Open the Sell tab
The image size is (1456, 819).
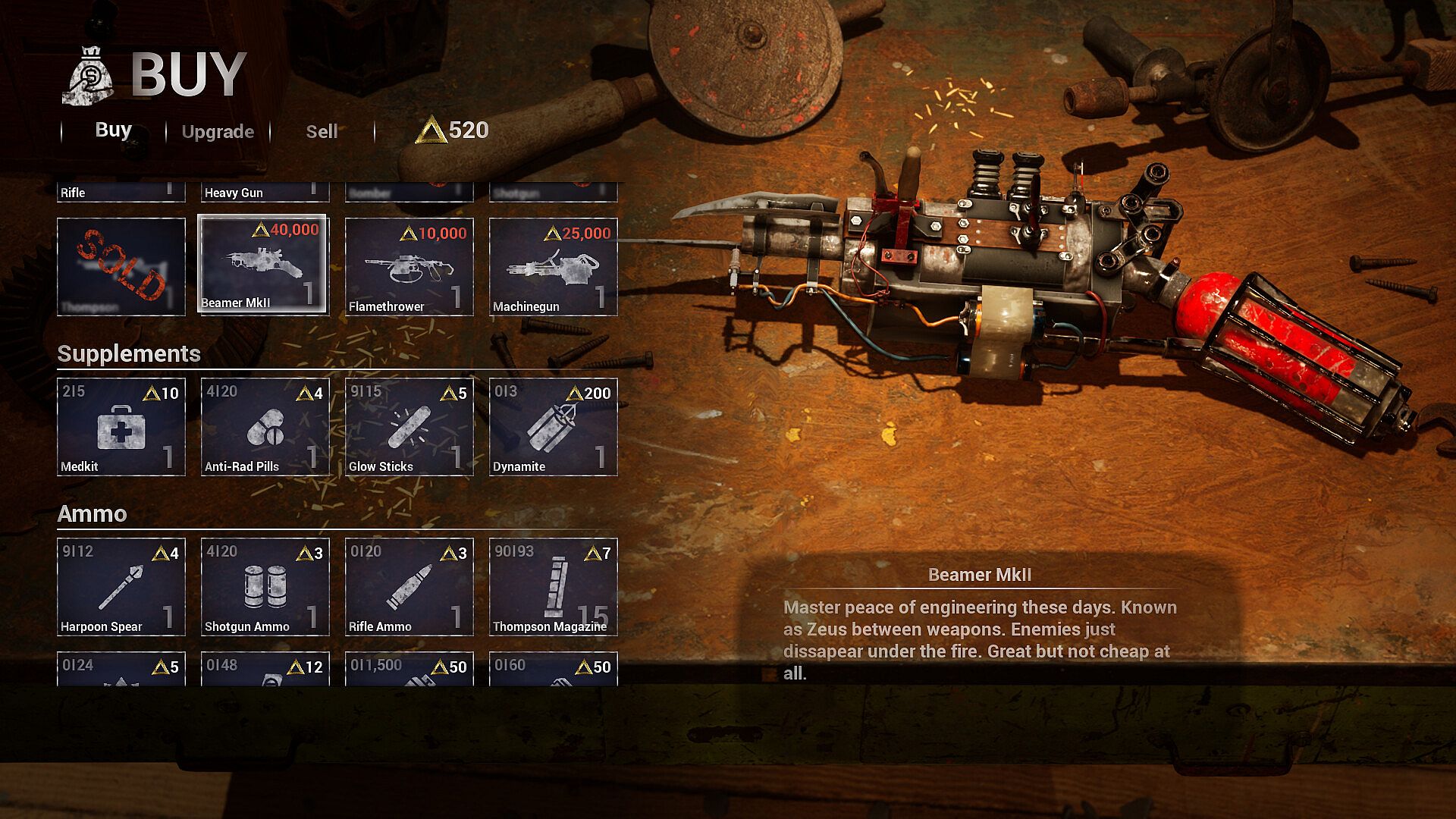322,131
